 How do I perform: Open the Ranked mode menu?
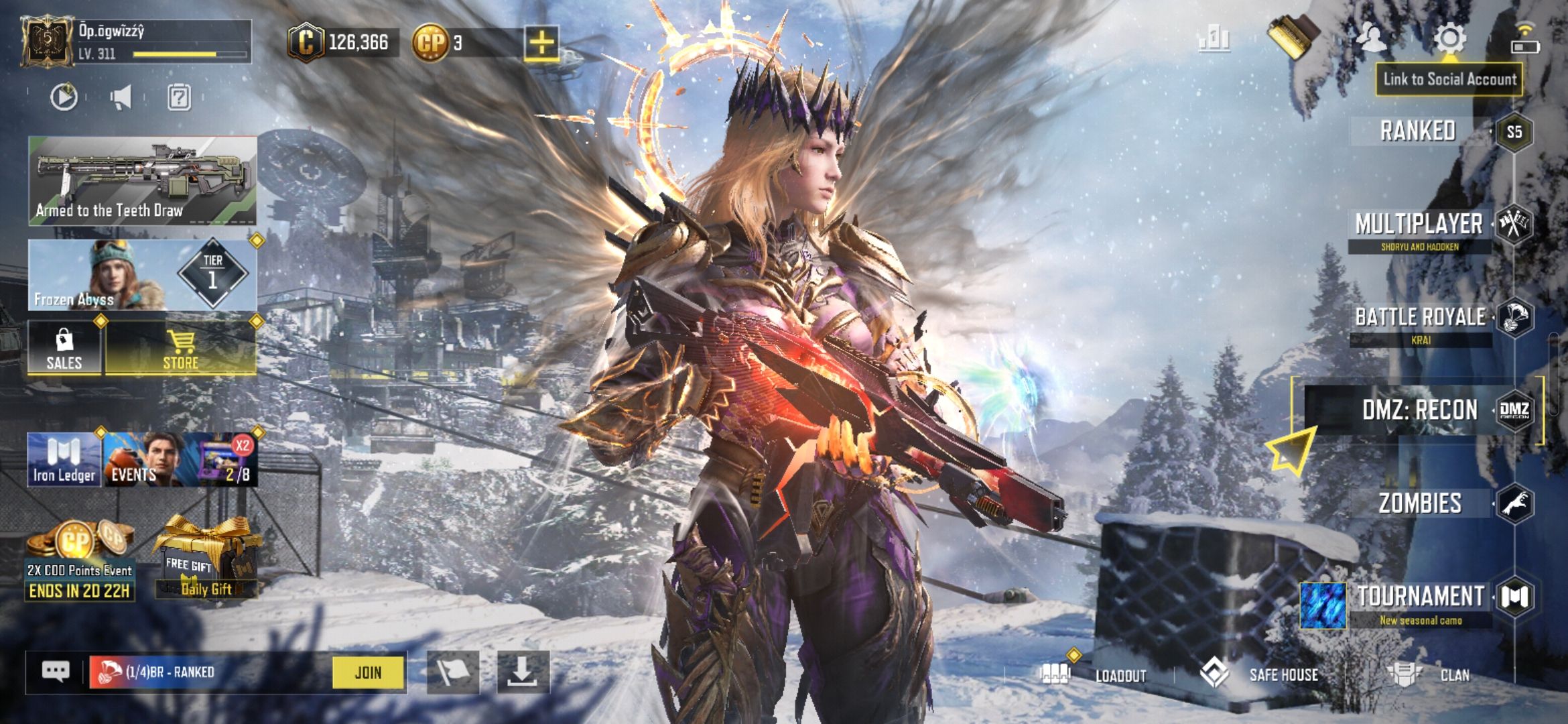[x=1418, y=131]
